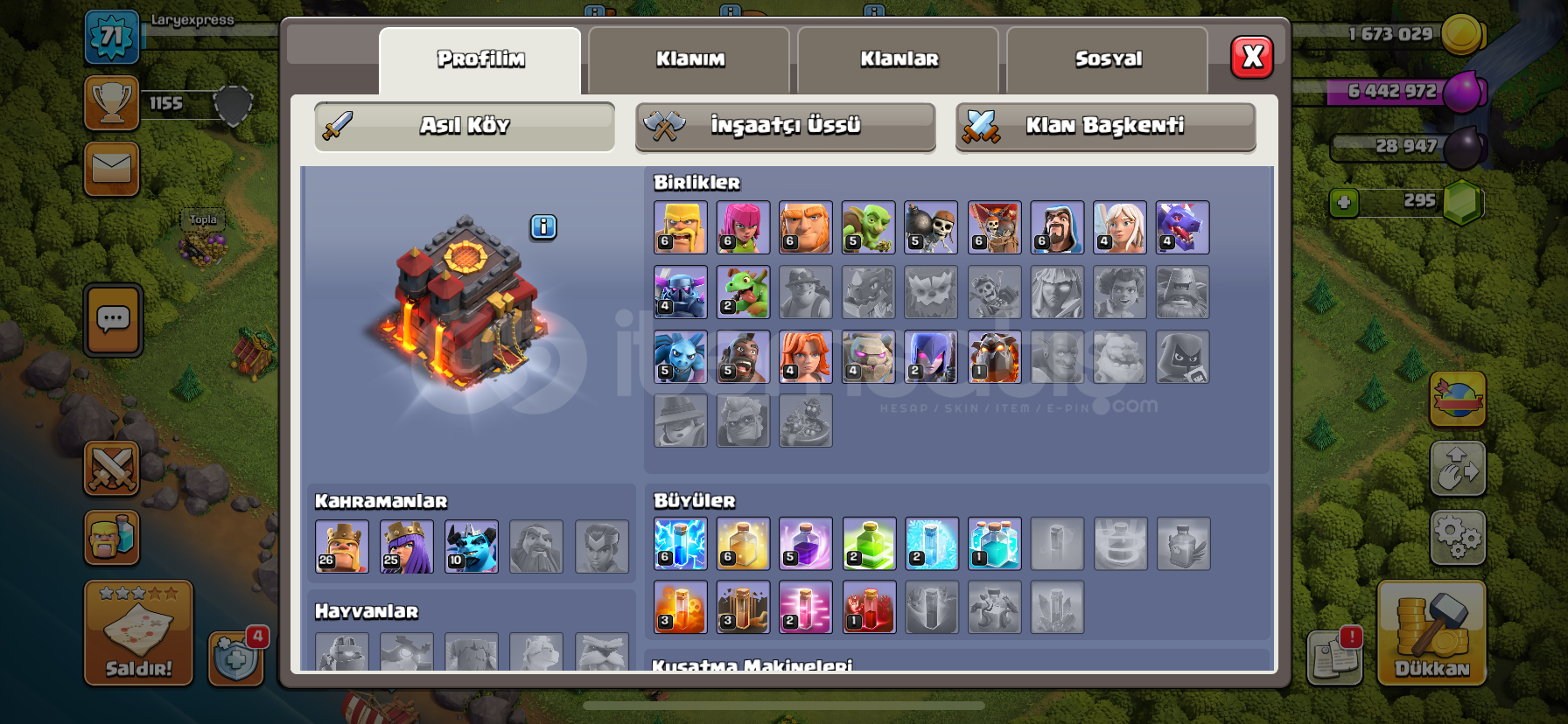Switch to the Klanım tab

click(689, 59)
